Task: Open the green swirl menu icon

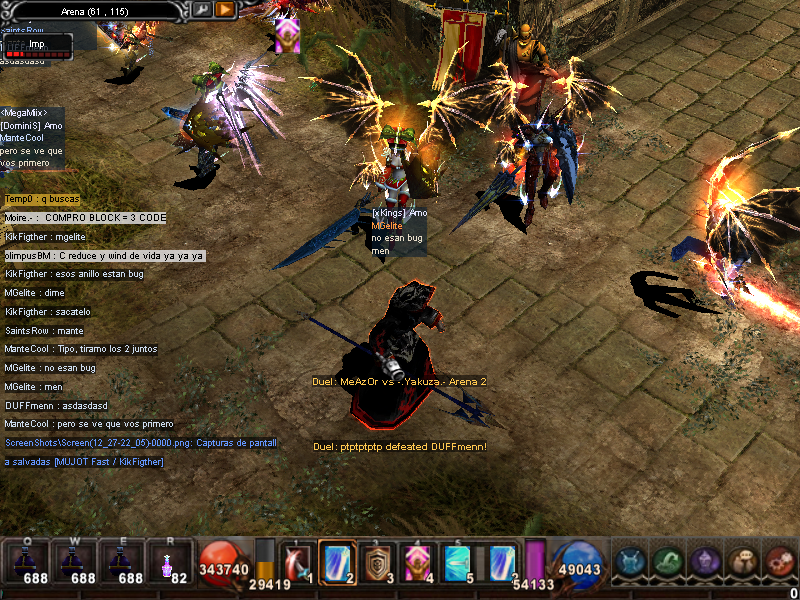Action: (668, 563)
